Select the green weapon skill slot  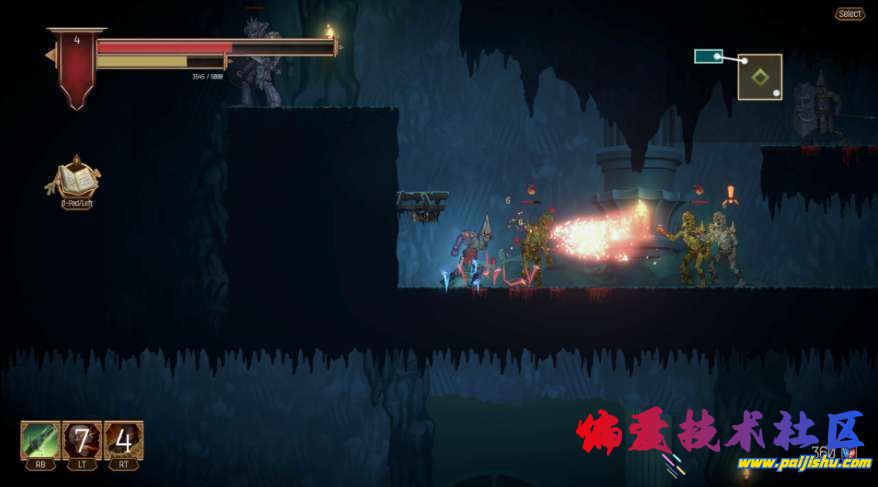(x=40, y=439)
